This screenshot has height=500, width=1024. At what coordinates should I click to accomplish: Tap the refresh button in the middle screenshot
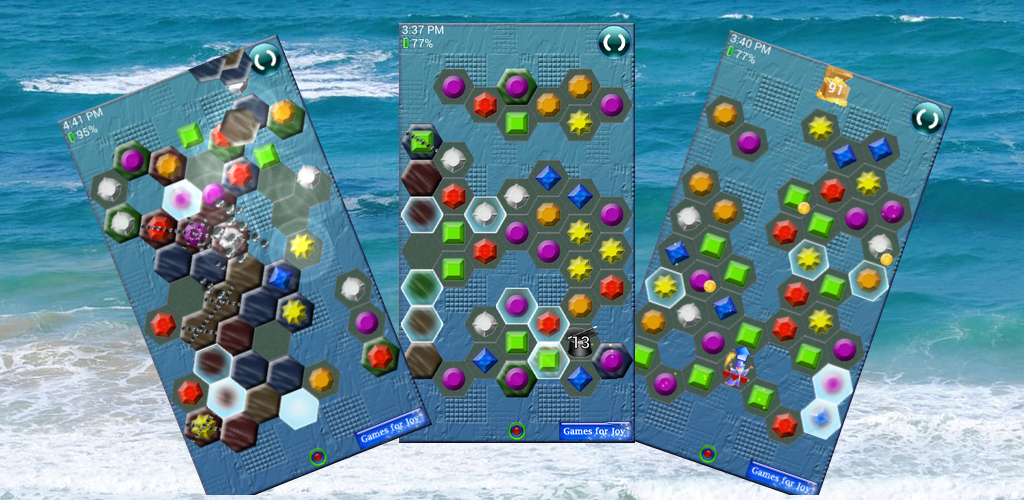click(x=613, y=42)
